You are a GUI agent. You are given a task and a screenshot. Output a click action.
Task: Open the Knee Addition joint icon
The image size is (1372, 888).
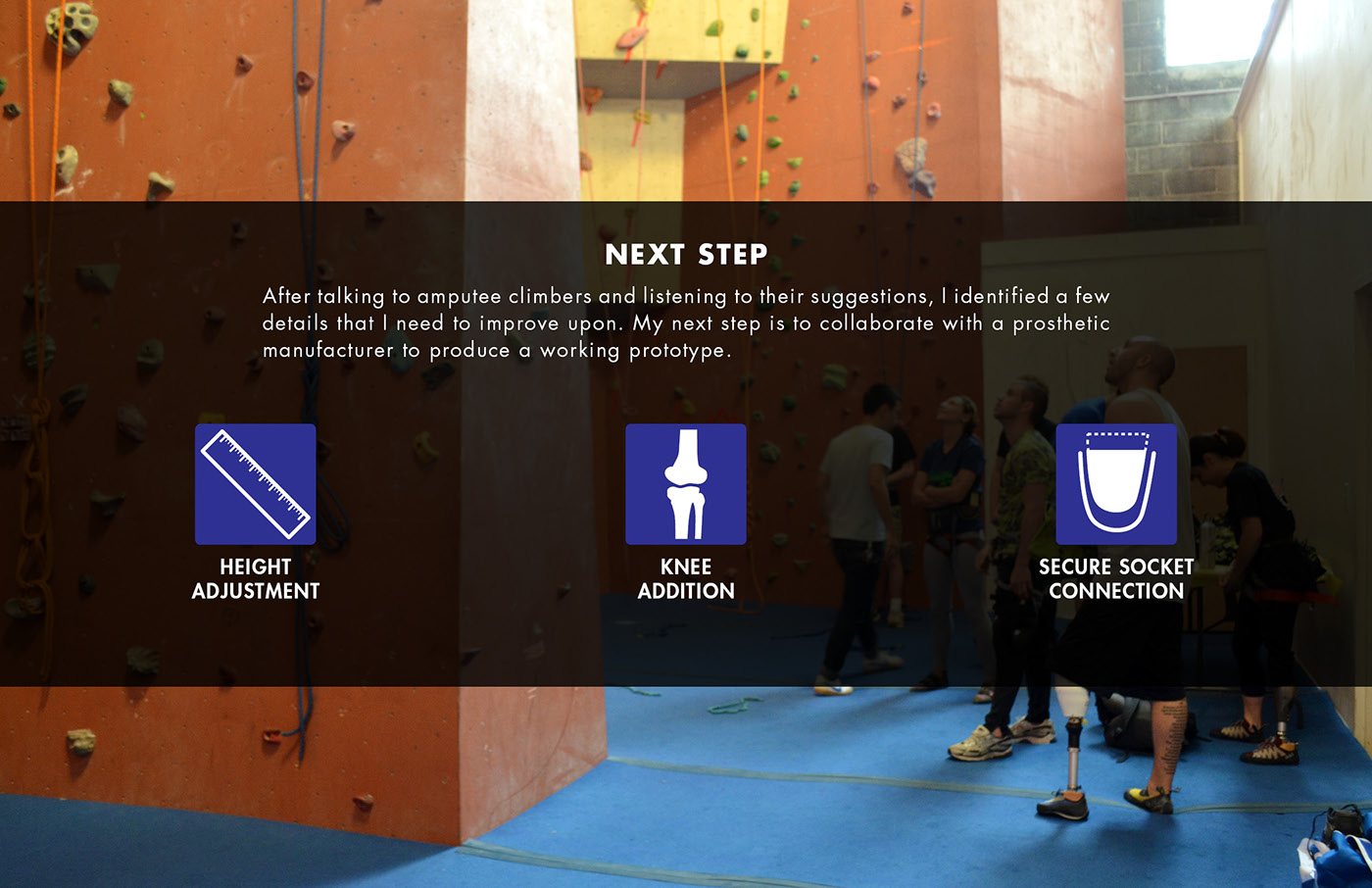(685, 484)
